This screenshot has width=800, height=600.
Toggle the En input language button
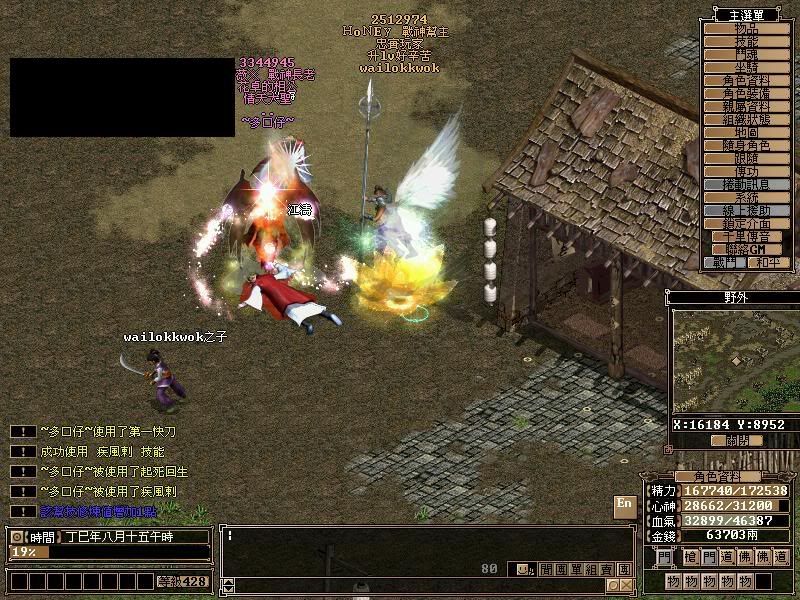(x=625, y=504)
